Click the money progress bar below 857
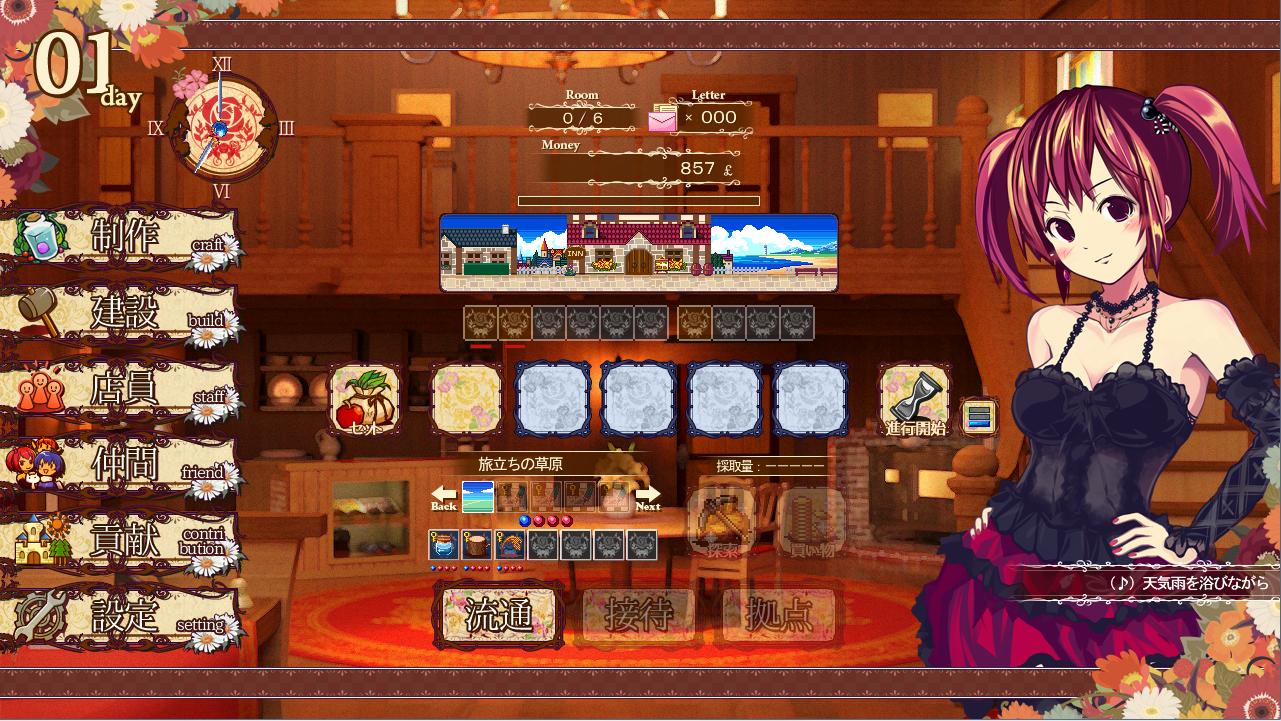 639,199
